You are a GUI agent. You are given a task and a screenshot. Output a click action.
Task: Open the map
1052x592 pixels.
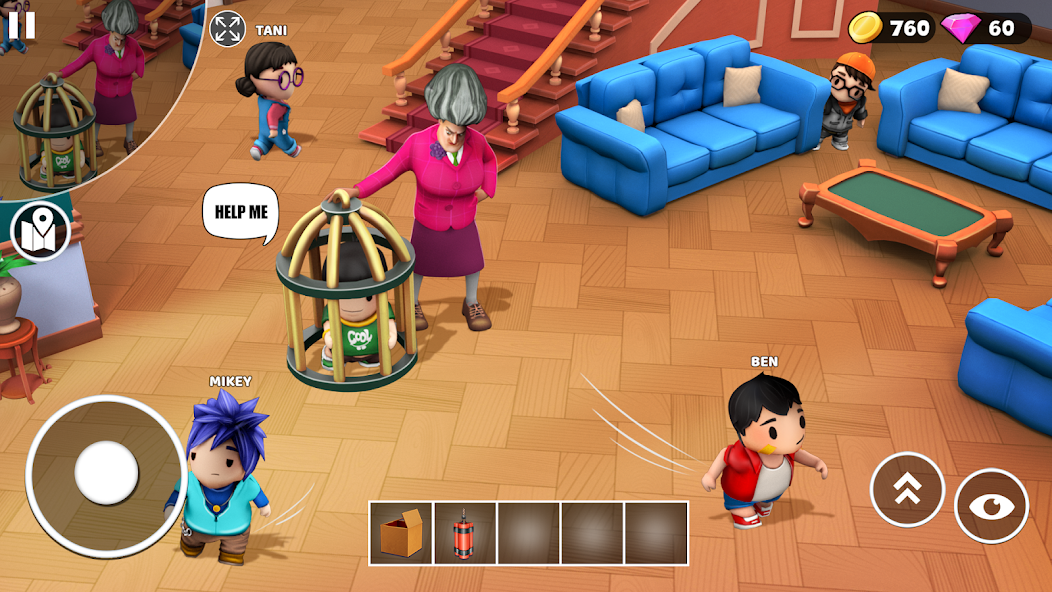click(x=40, y=231)
